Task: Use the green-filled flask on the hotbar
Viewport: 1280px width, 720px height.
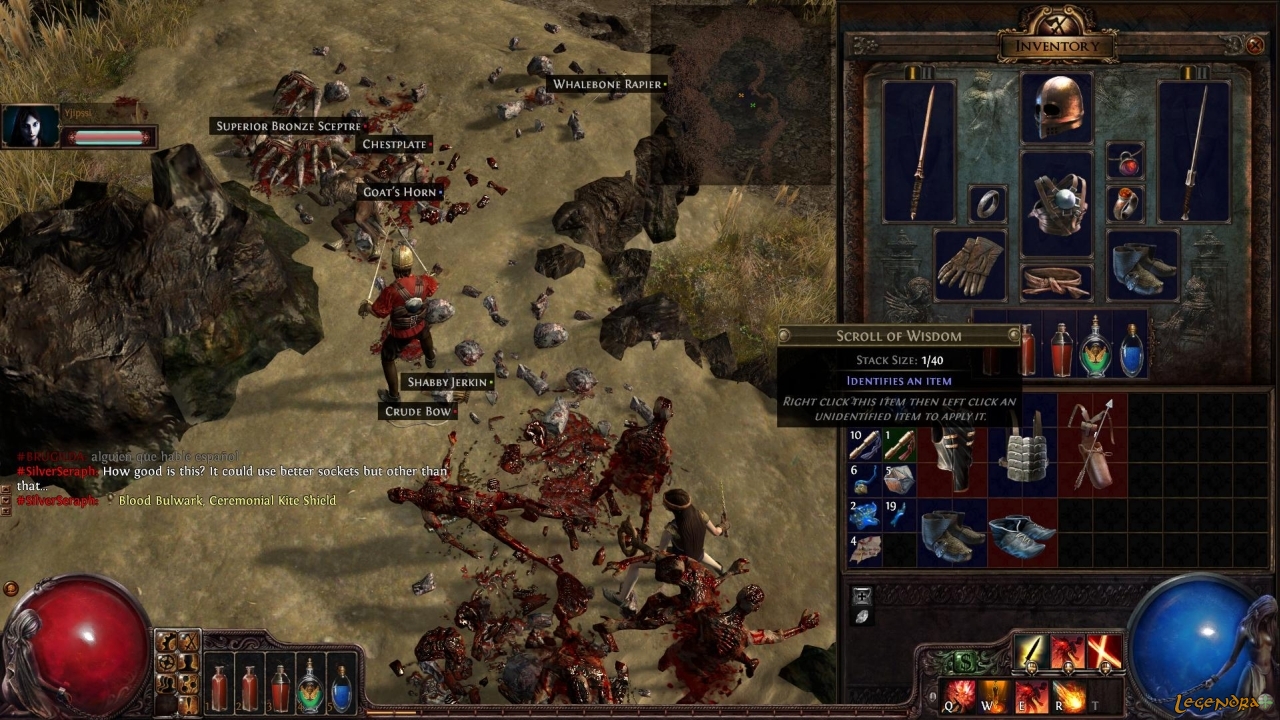Action: 311,688
